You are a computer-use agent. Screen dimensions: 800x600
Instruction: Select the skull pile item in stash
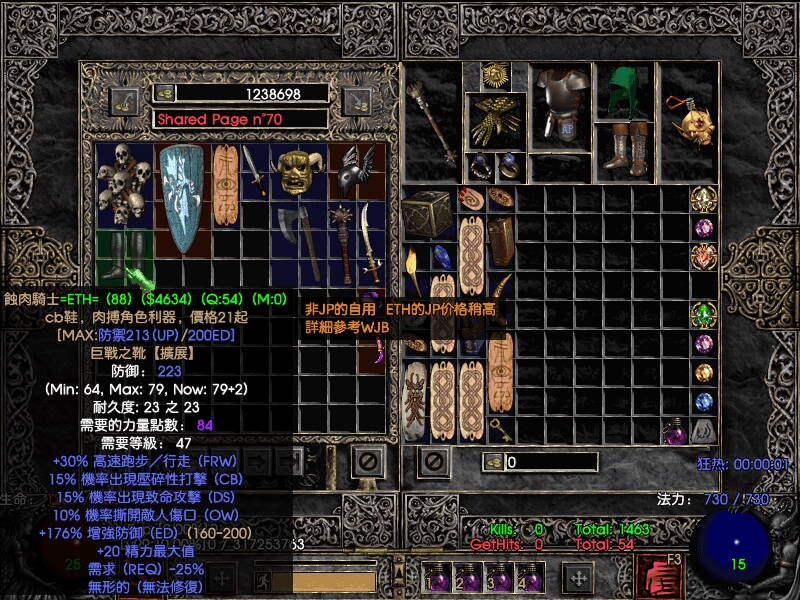tap(124, 184)
